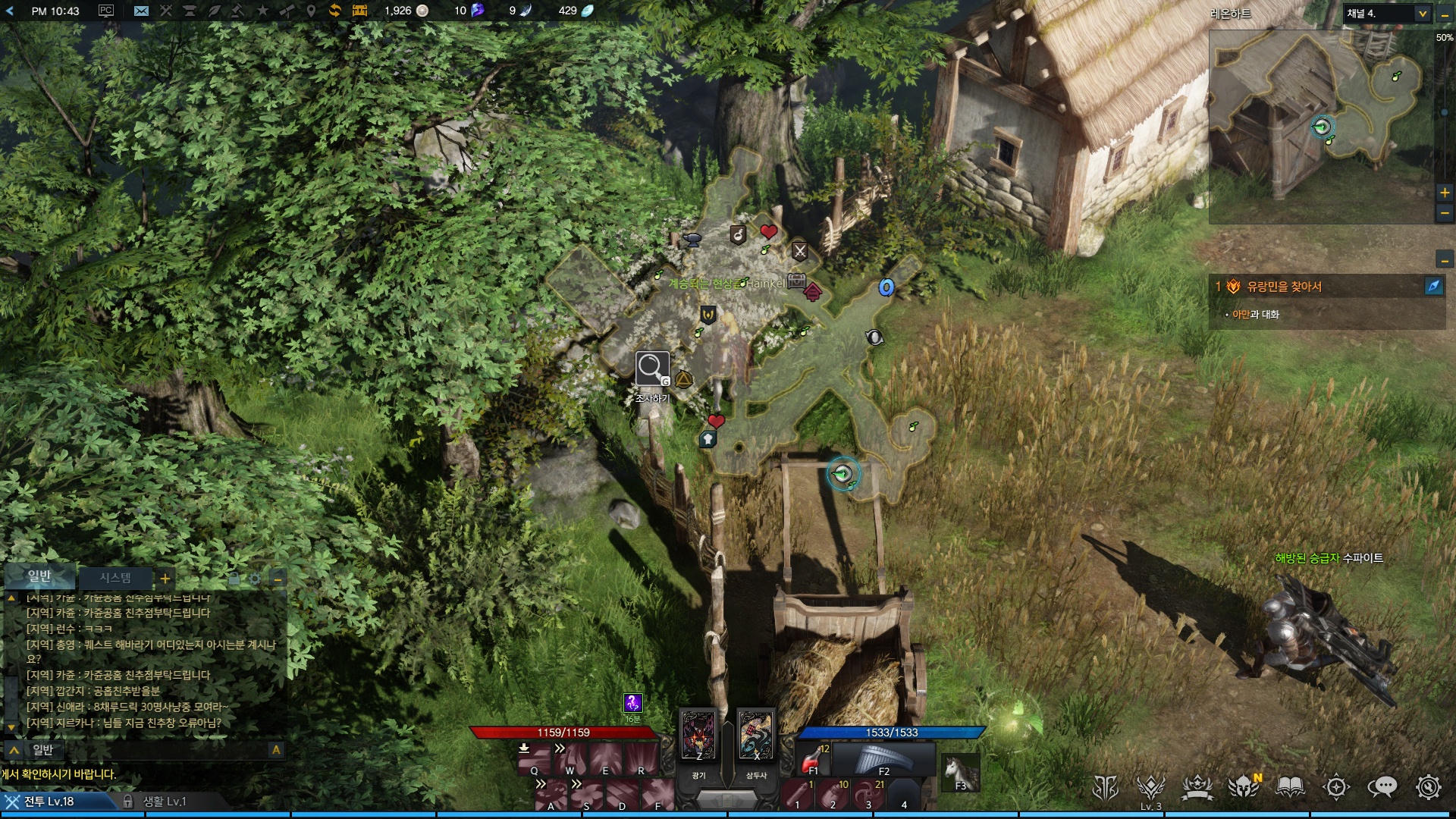Open the settings gear menu
Image resolution: width=1456 pixels, height=819 pixels.
[x=1428, y=787]
